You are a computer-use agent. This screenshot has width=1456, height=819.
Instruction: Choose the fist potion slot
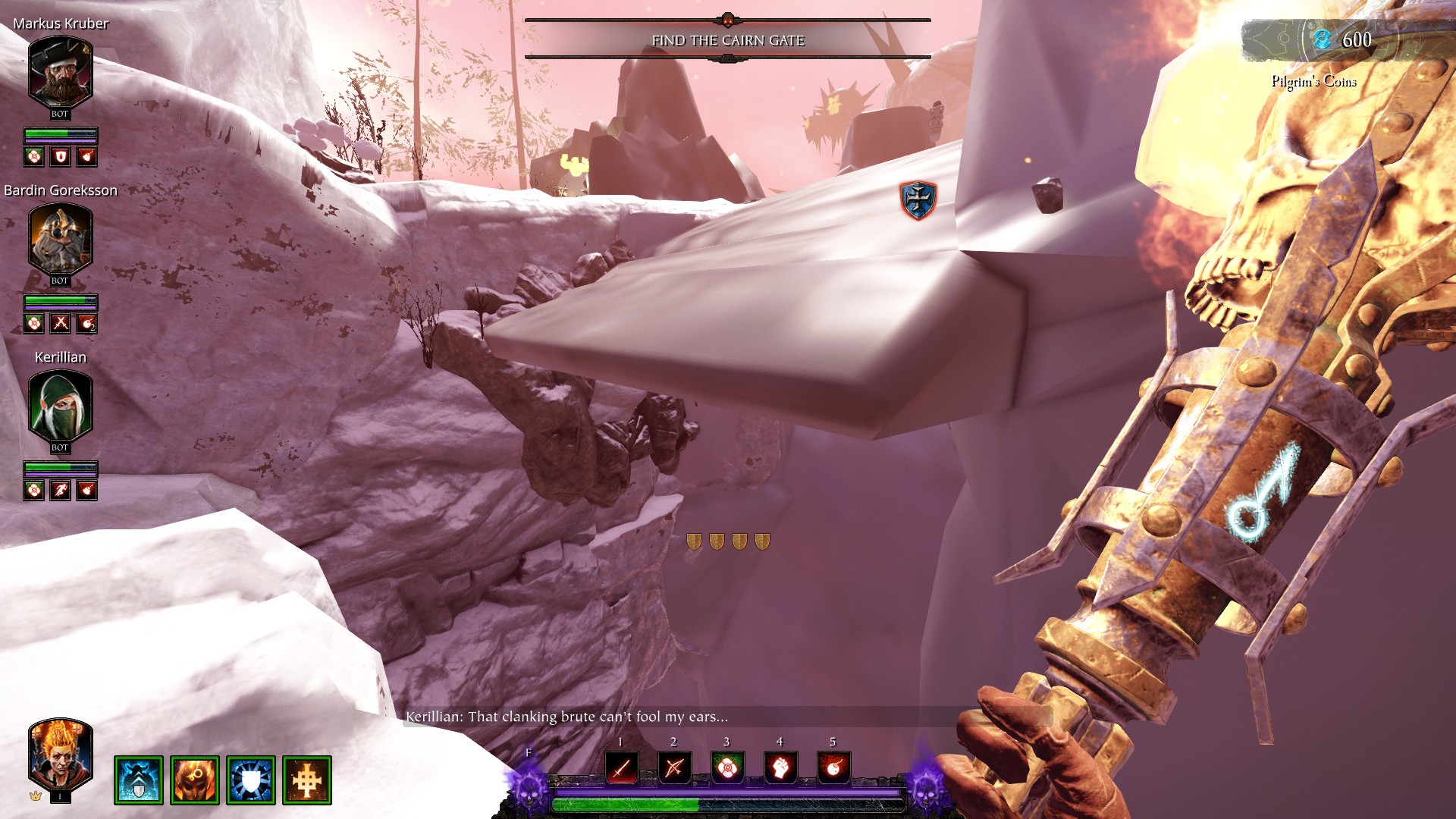pos(780,768)
